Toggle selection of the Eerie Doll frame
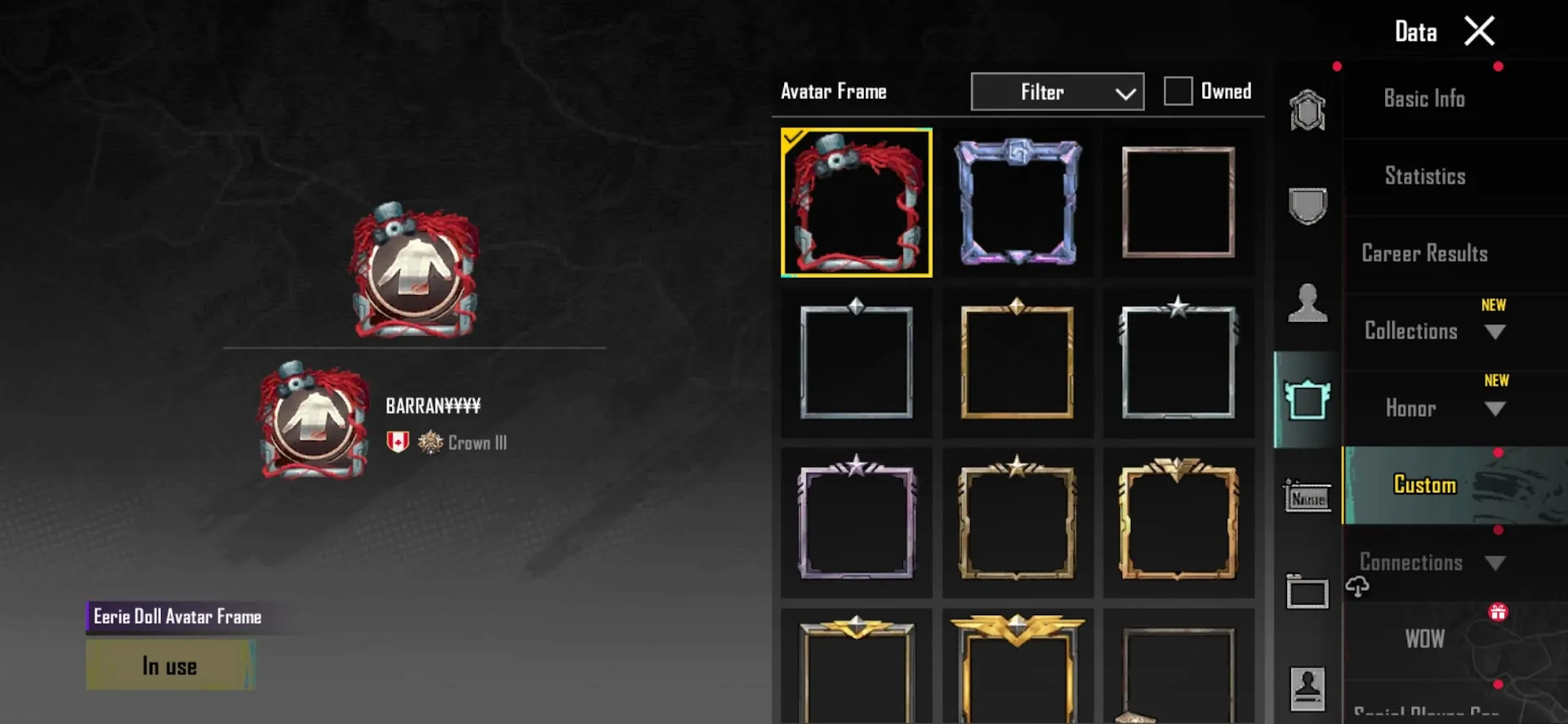Screen dimensions: 1568x724 click(x=856, y=202)
